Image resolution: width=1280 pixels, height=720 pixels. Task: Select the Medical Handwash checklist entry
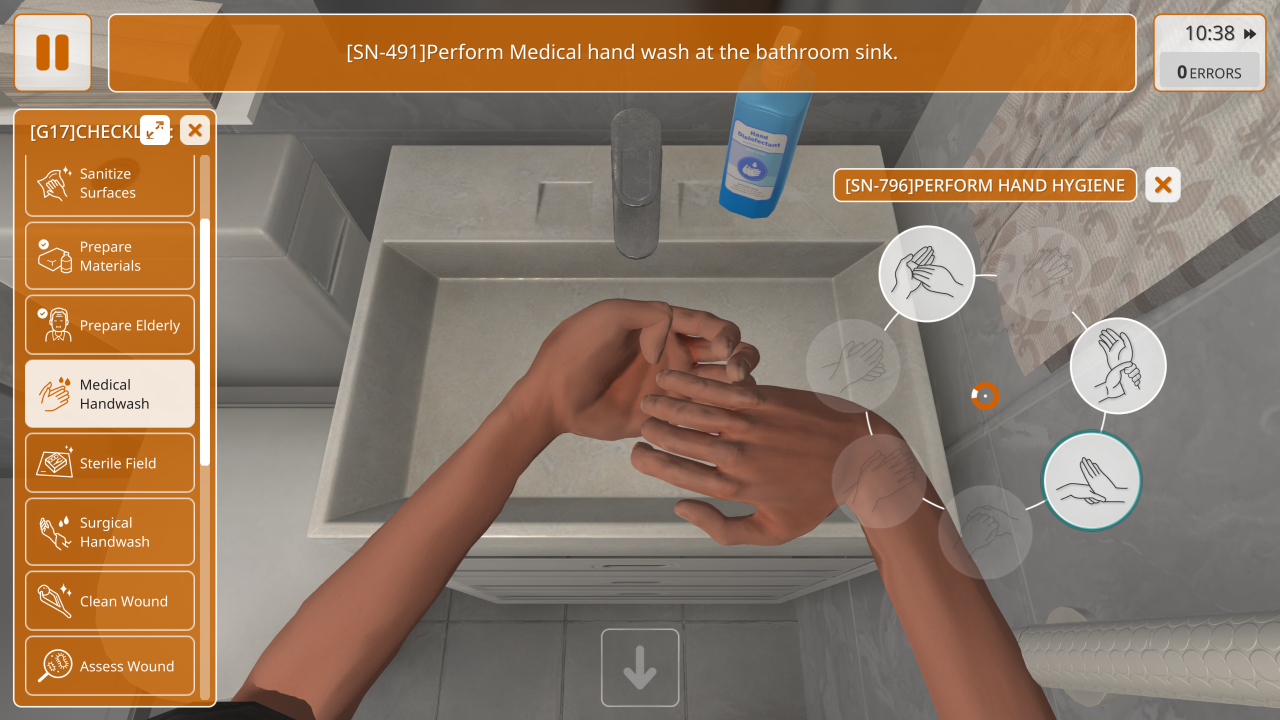[109, 394]
